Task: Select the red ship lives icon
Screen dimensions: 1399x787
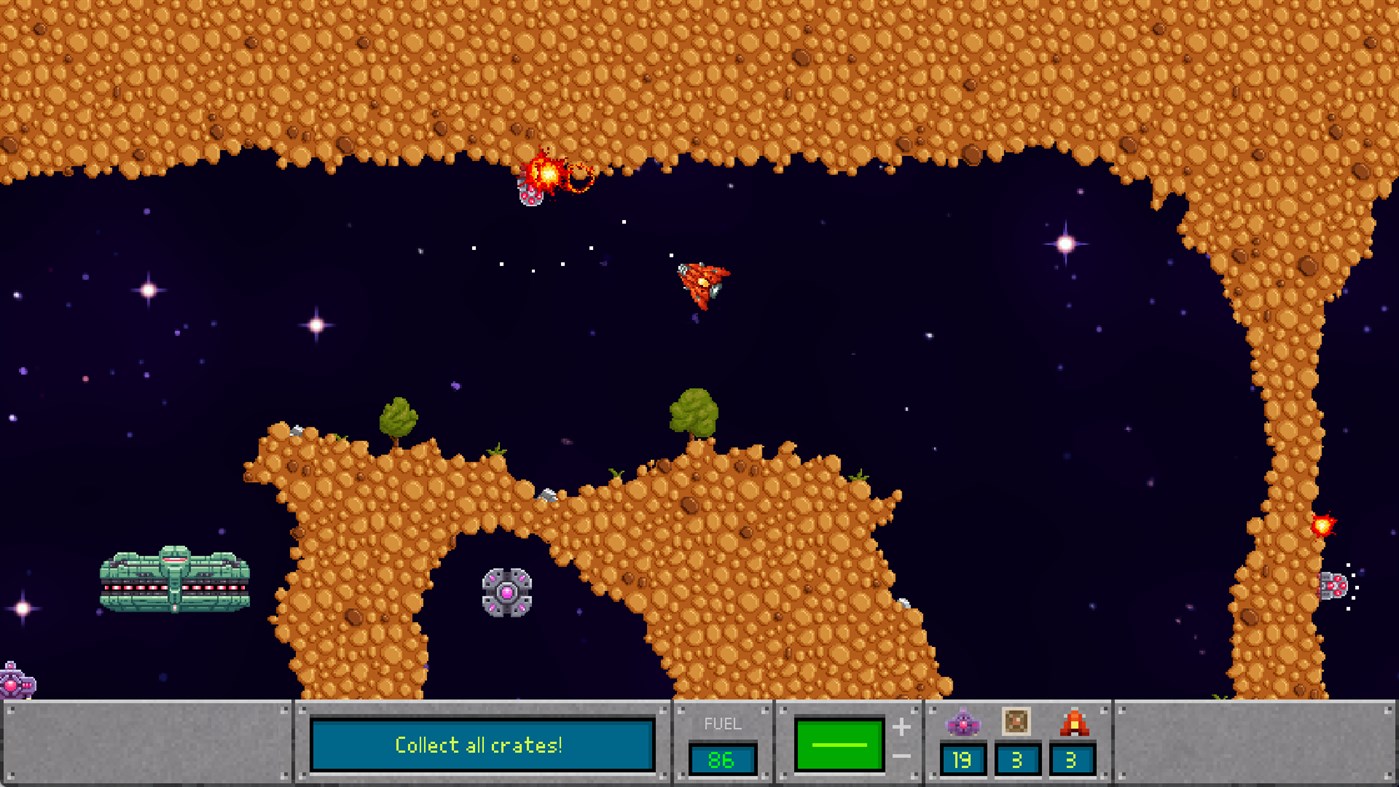Action: click(1072, 719)
